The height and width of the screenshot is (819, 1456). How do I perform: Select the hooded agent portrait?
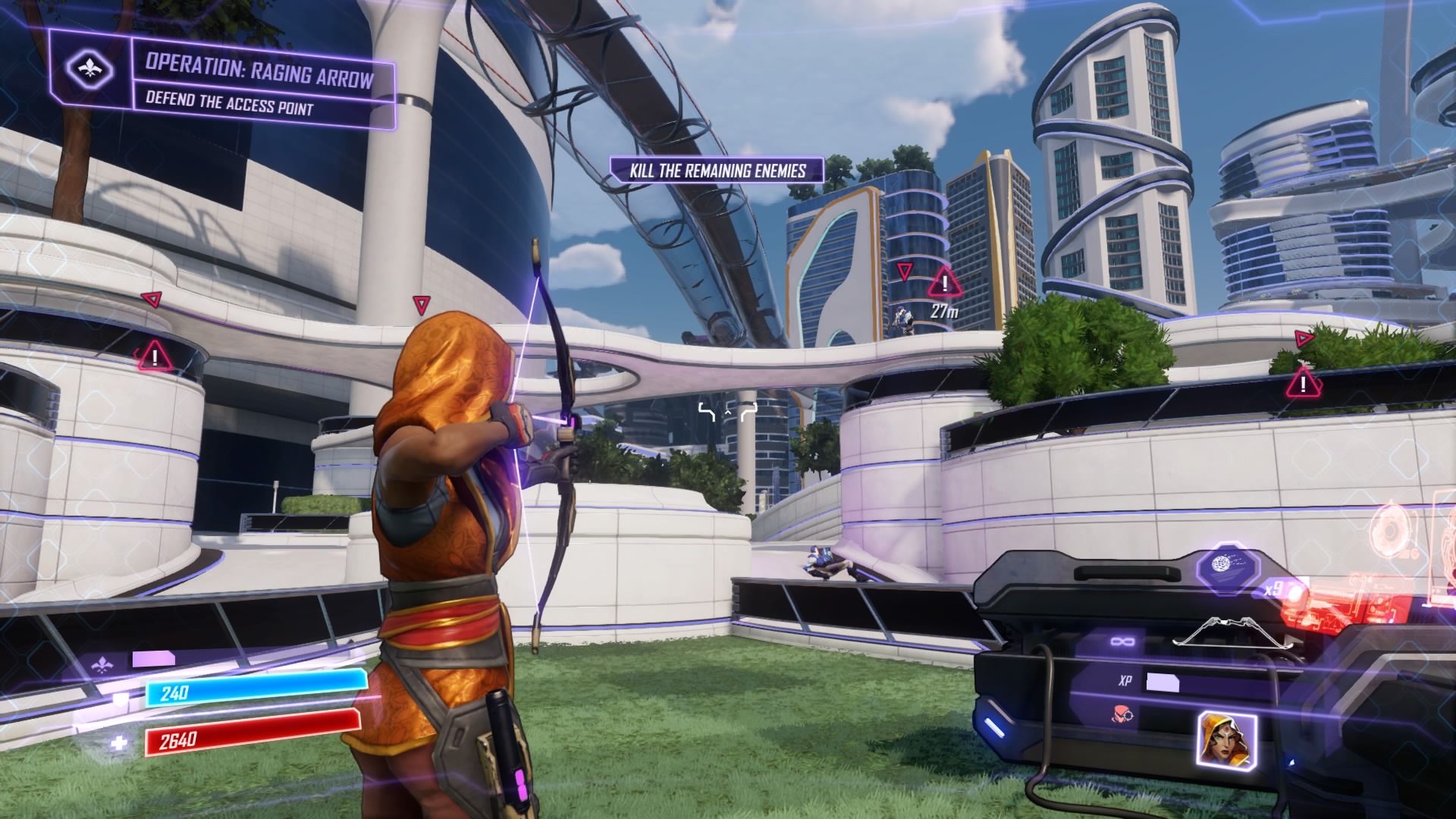click(1226, 738)
